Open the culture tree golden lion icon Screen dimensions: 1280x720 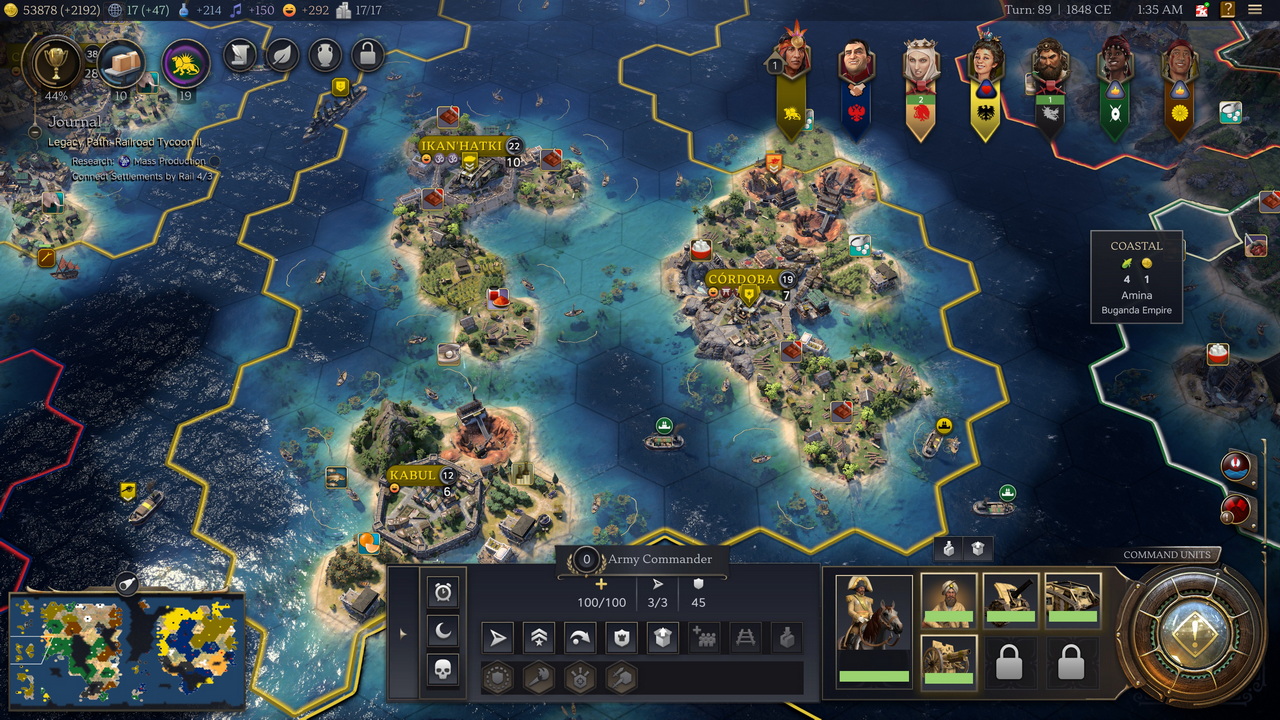tap(185, 63)
